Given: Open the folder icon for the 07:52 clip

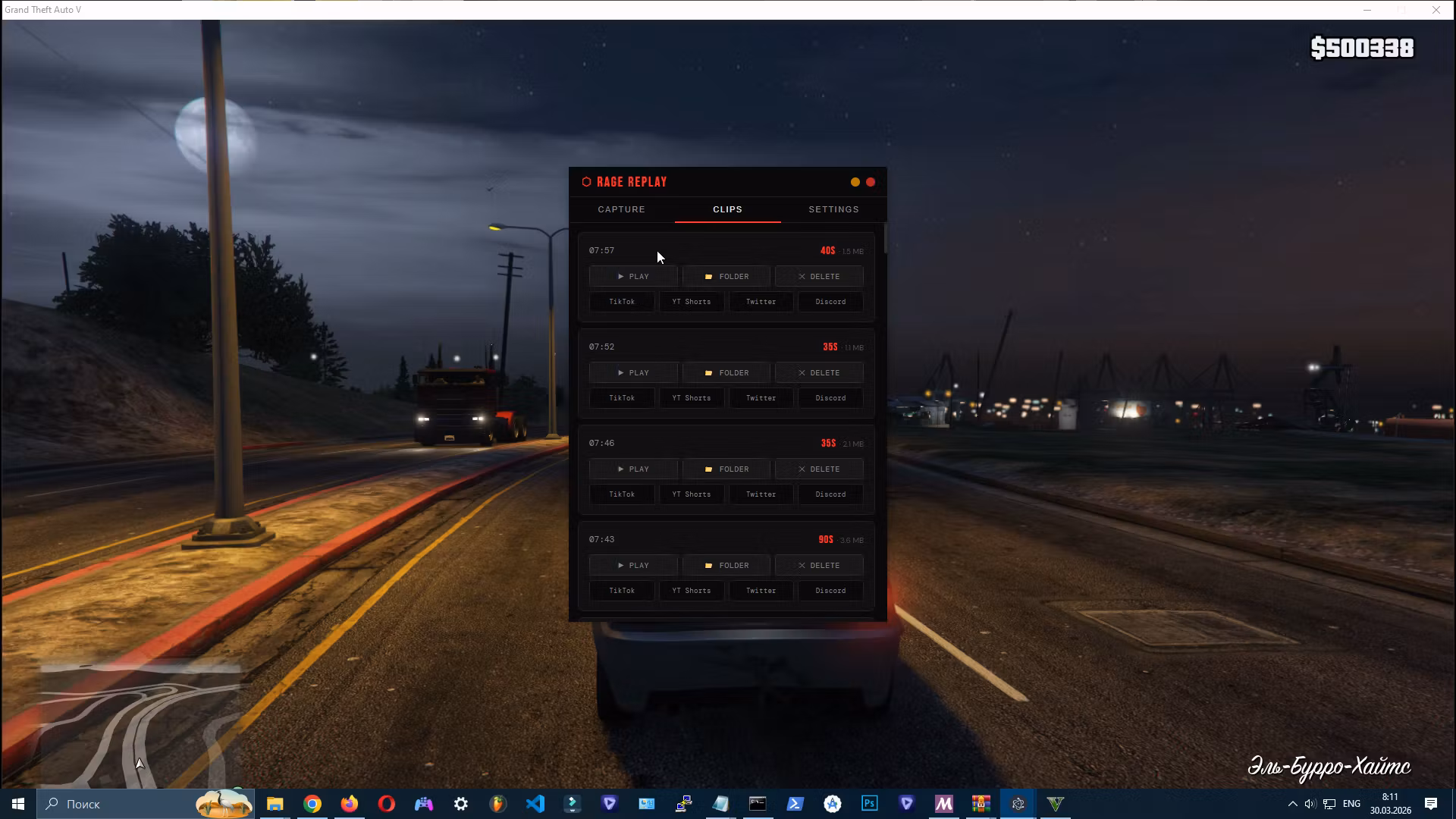Looking at the screenshot, I should (x=710, y=372).
